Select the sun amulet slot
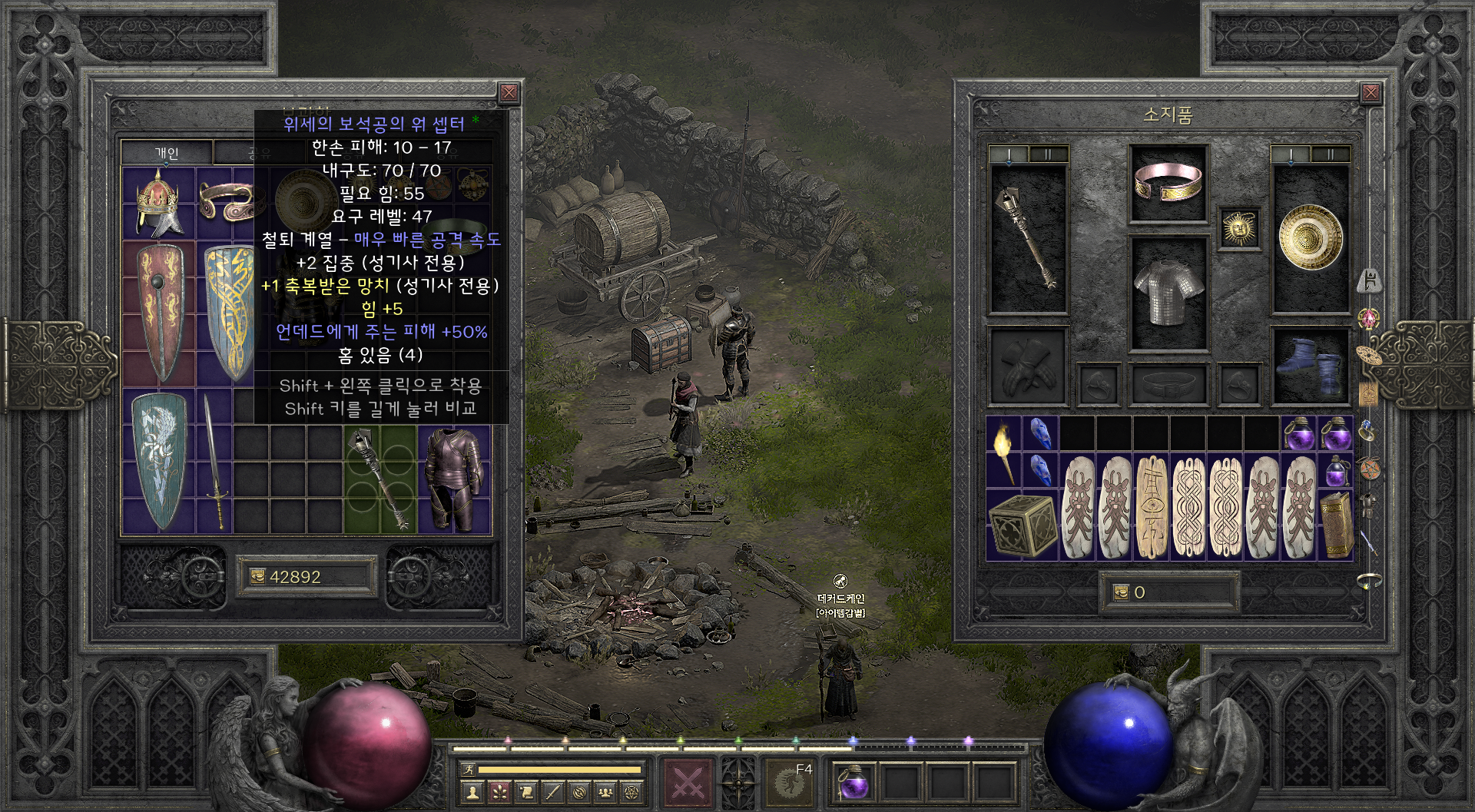 point(1238,228)
